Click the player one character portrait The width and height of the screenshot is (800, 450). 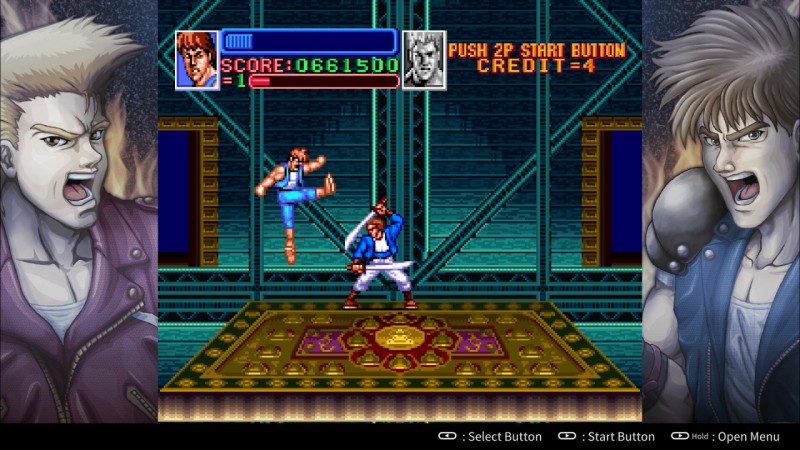point(197,60)
